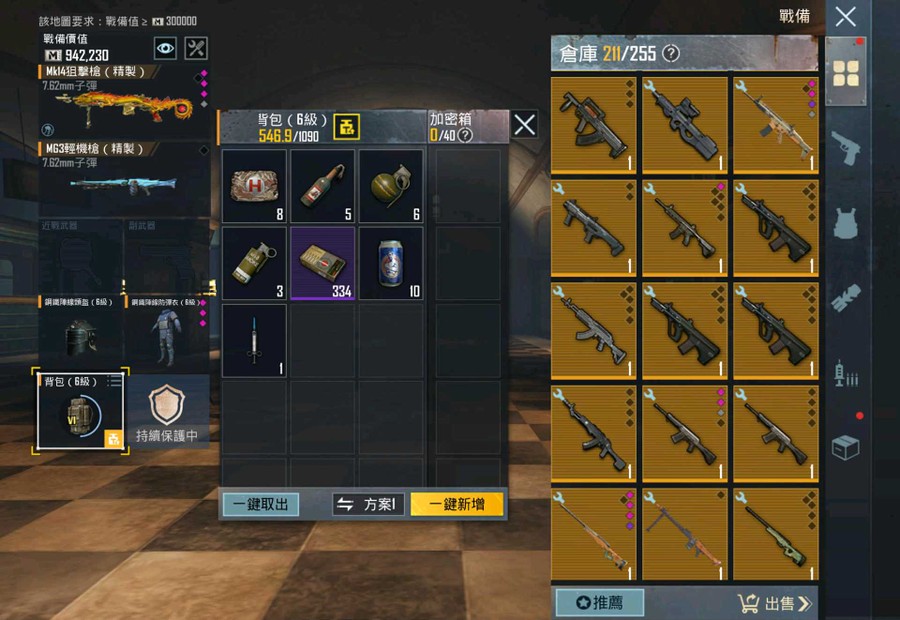Select the Molotov cocktail slot

[x=323, y=186]
